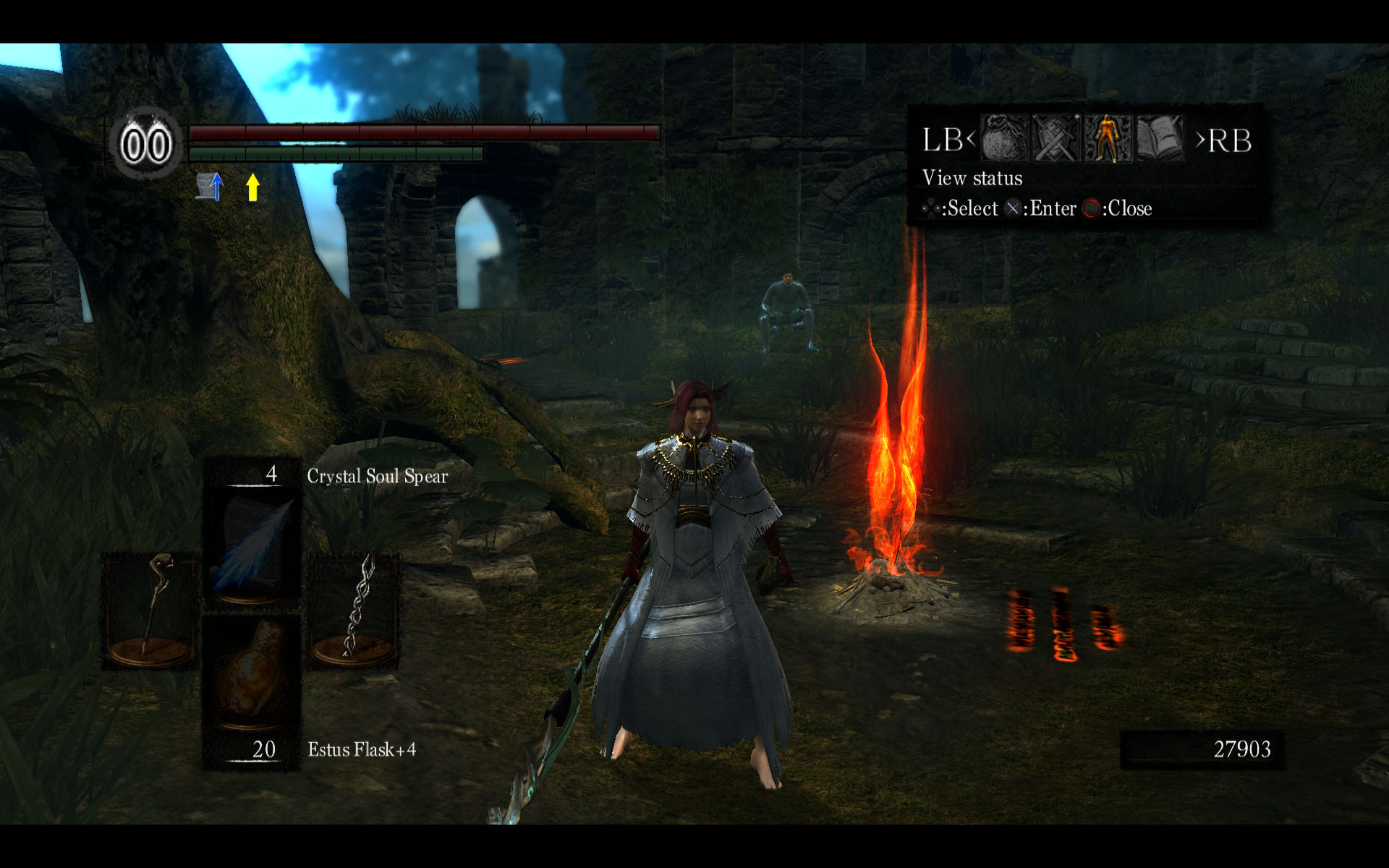1389x868 pixels.
Task: Open the inventory sack menu icon
Action: click(x=1004, y=138)
